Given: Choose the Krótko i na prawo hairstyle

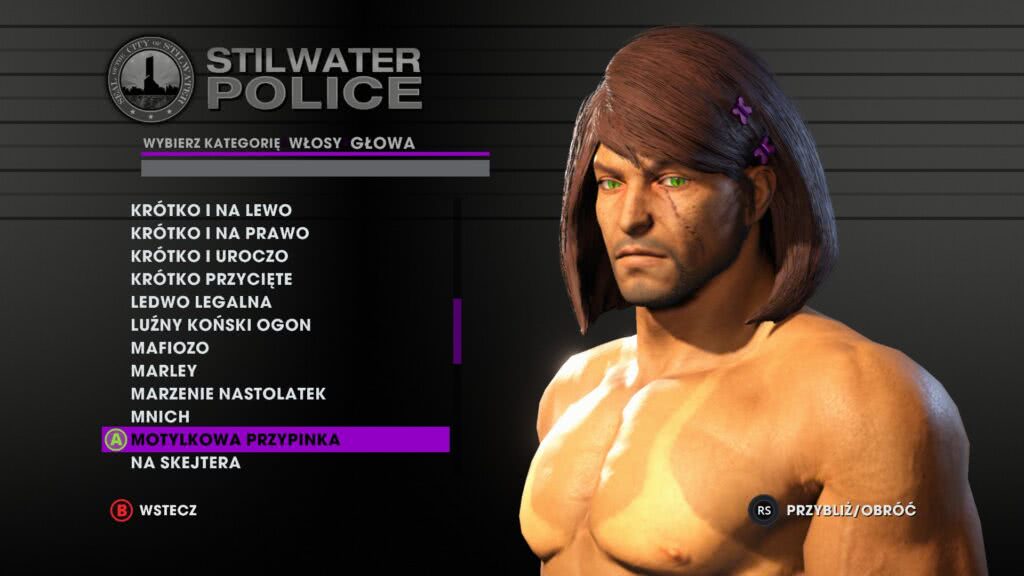Looking at the screenshot, I should point(219,233).
